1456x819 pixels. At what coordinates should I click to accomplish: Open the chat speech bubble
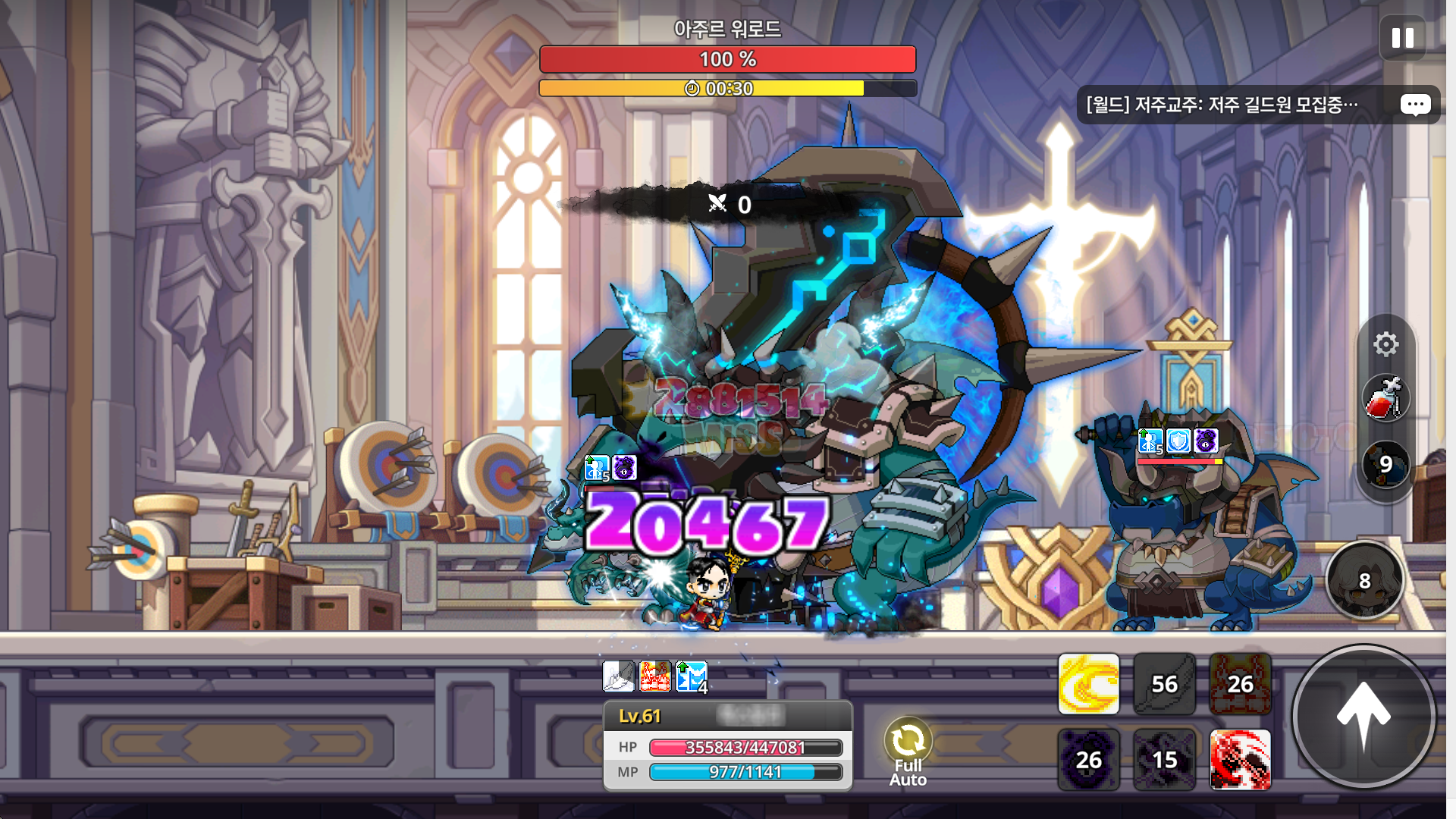point(1415,105)
